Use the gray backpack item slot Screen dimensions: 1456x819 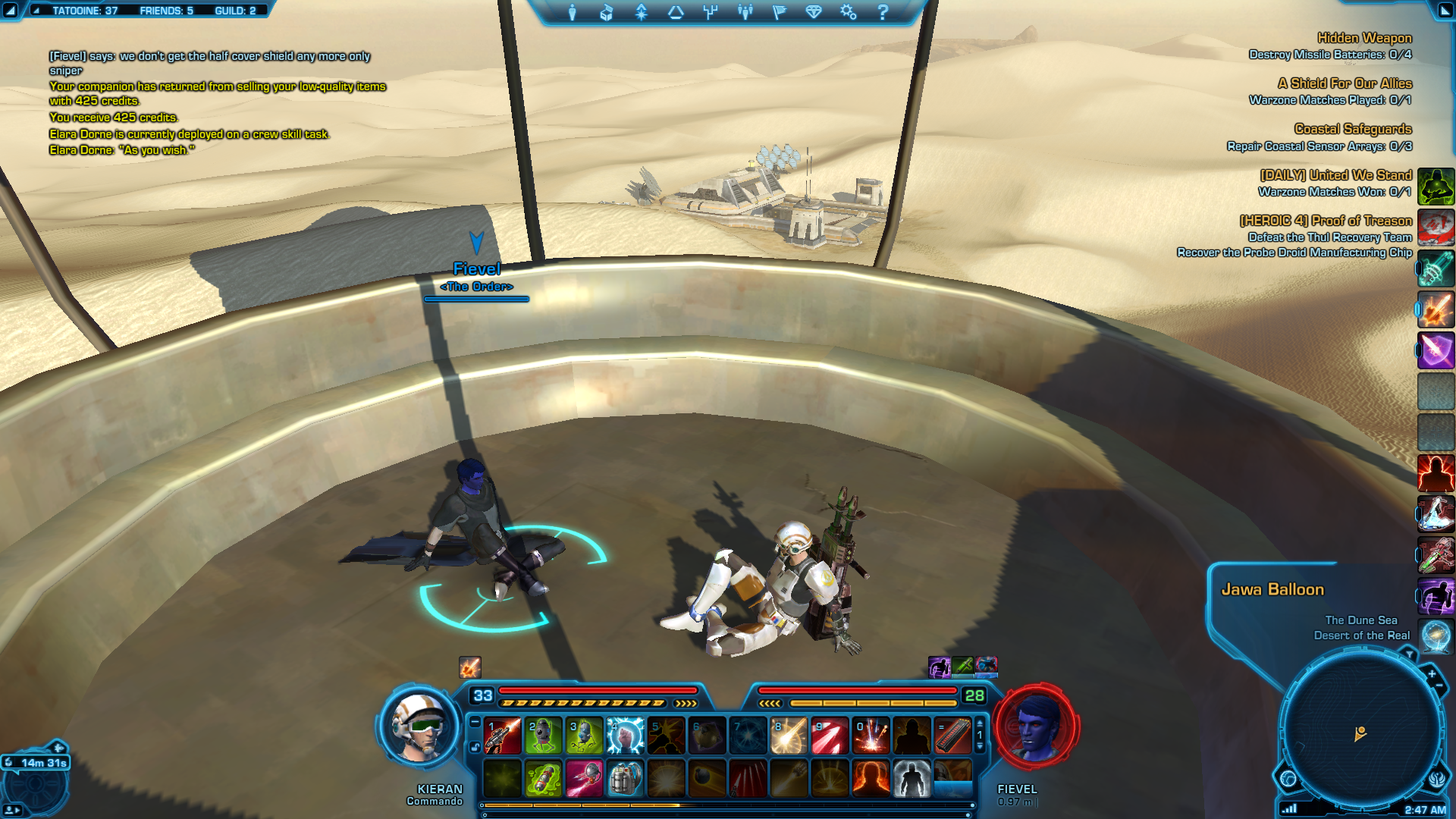(625, 779)
